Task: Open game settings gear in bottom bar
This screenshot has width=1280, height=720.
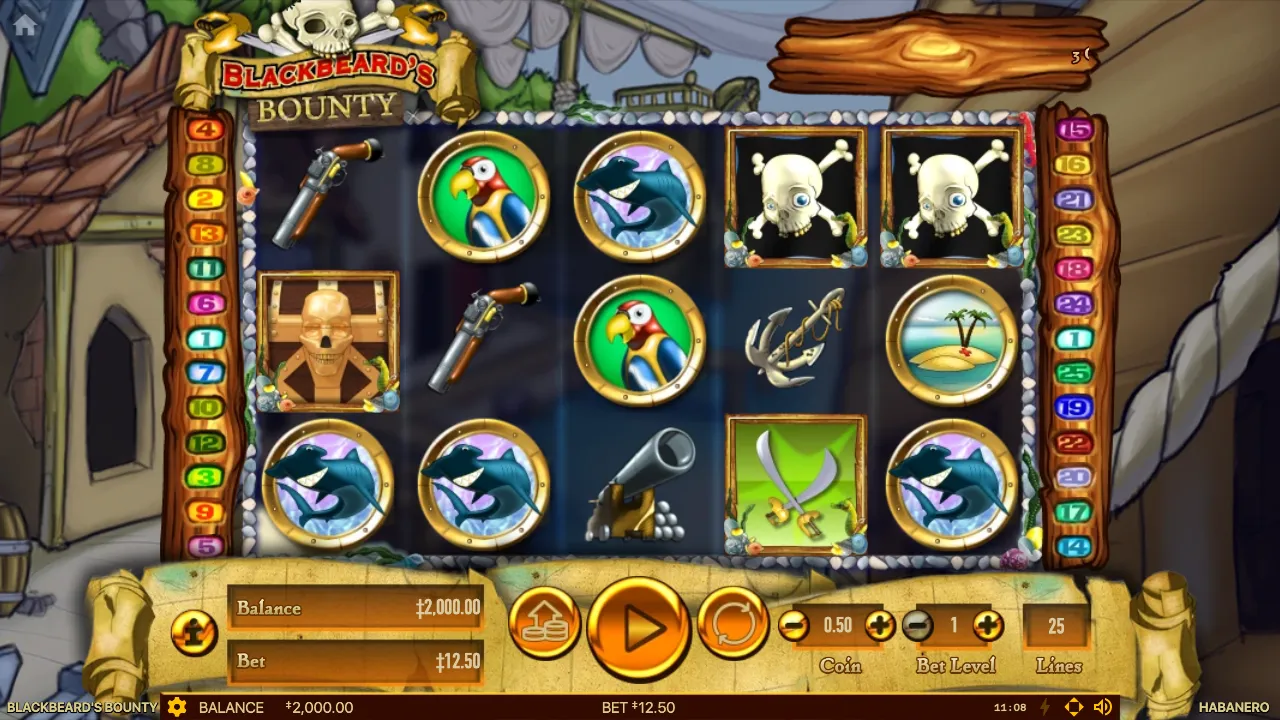Action: pos(178,708)
